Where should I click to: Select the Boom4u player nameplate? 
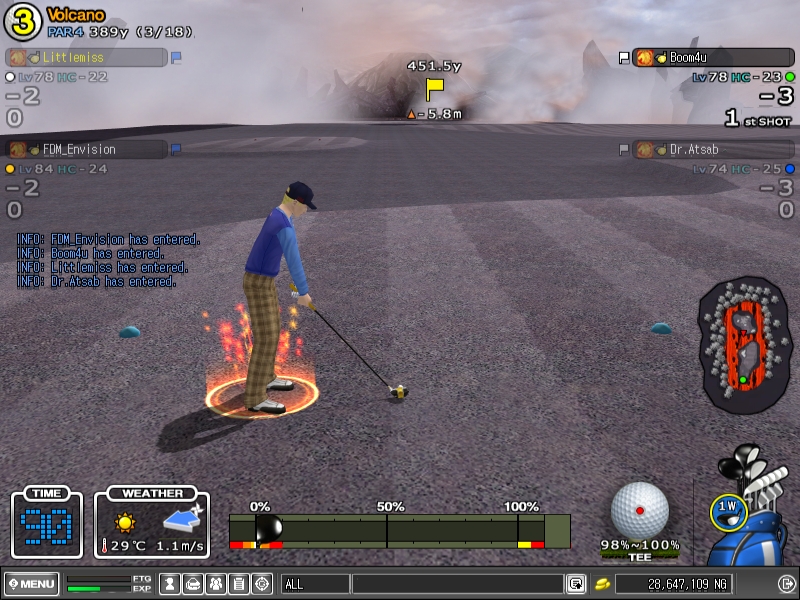pyautogui.click(x=713, y=58)
